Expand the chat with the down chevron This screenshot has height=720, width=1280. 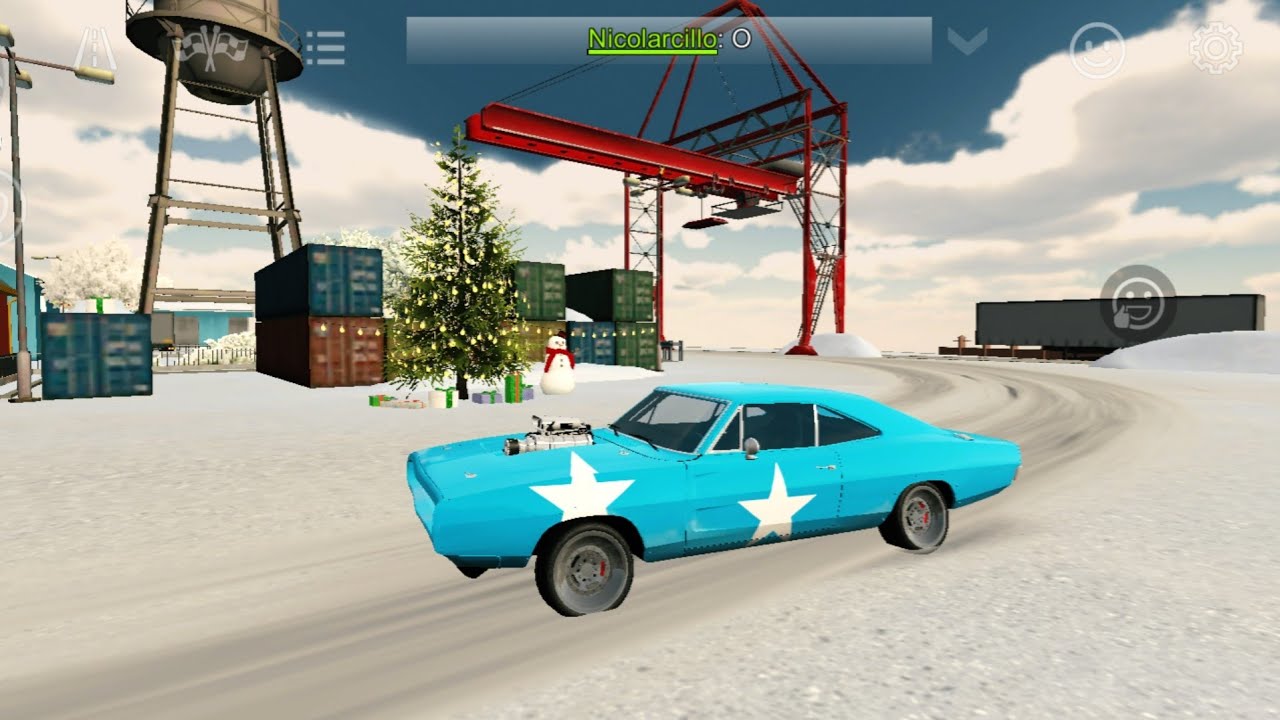click(x=967, y=41)
